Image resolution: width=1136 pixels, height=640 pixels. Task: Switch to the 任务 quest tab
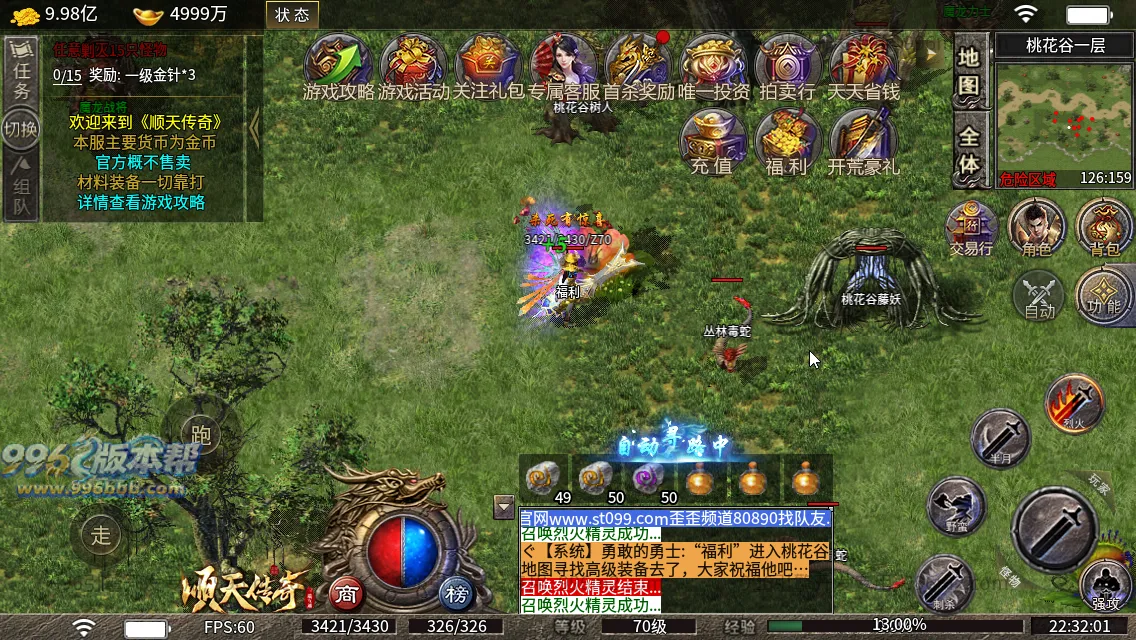tap(21, 72)
